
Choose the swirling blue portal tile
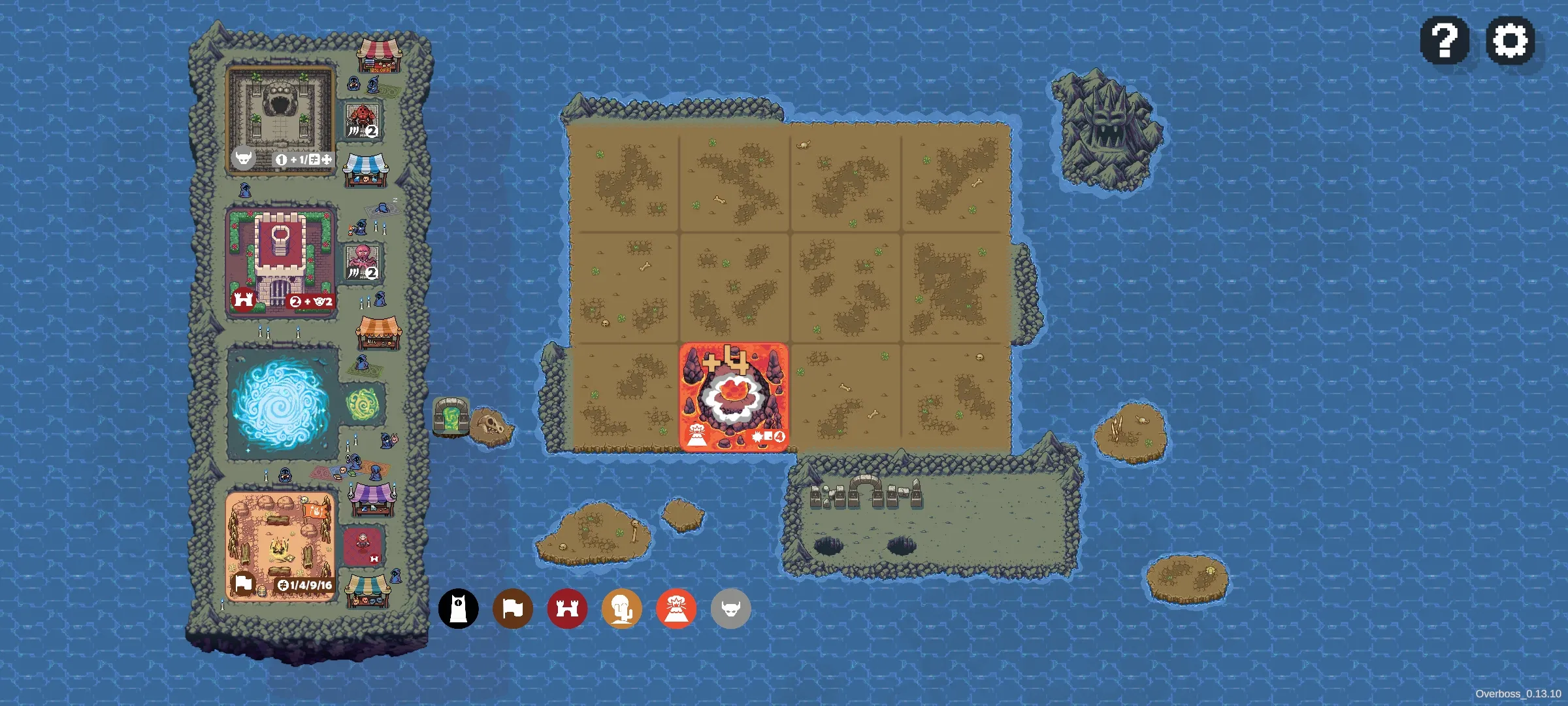(282, 403)
